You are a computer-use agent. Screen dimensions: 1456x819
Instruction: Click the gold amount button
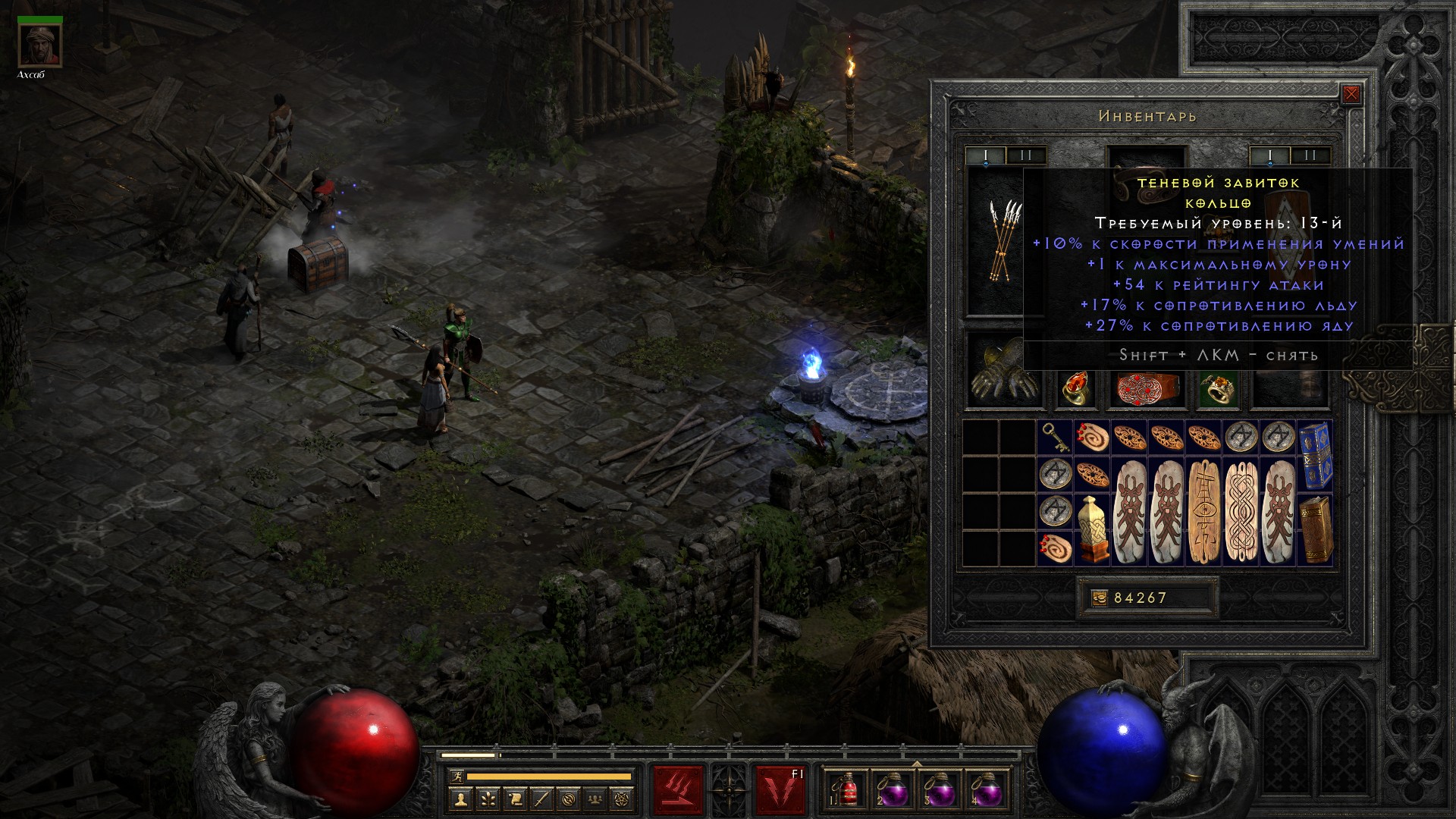pos(1100,598)
